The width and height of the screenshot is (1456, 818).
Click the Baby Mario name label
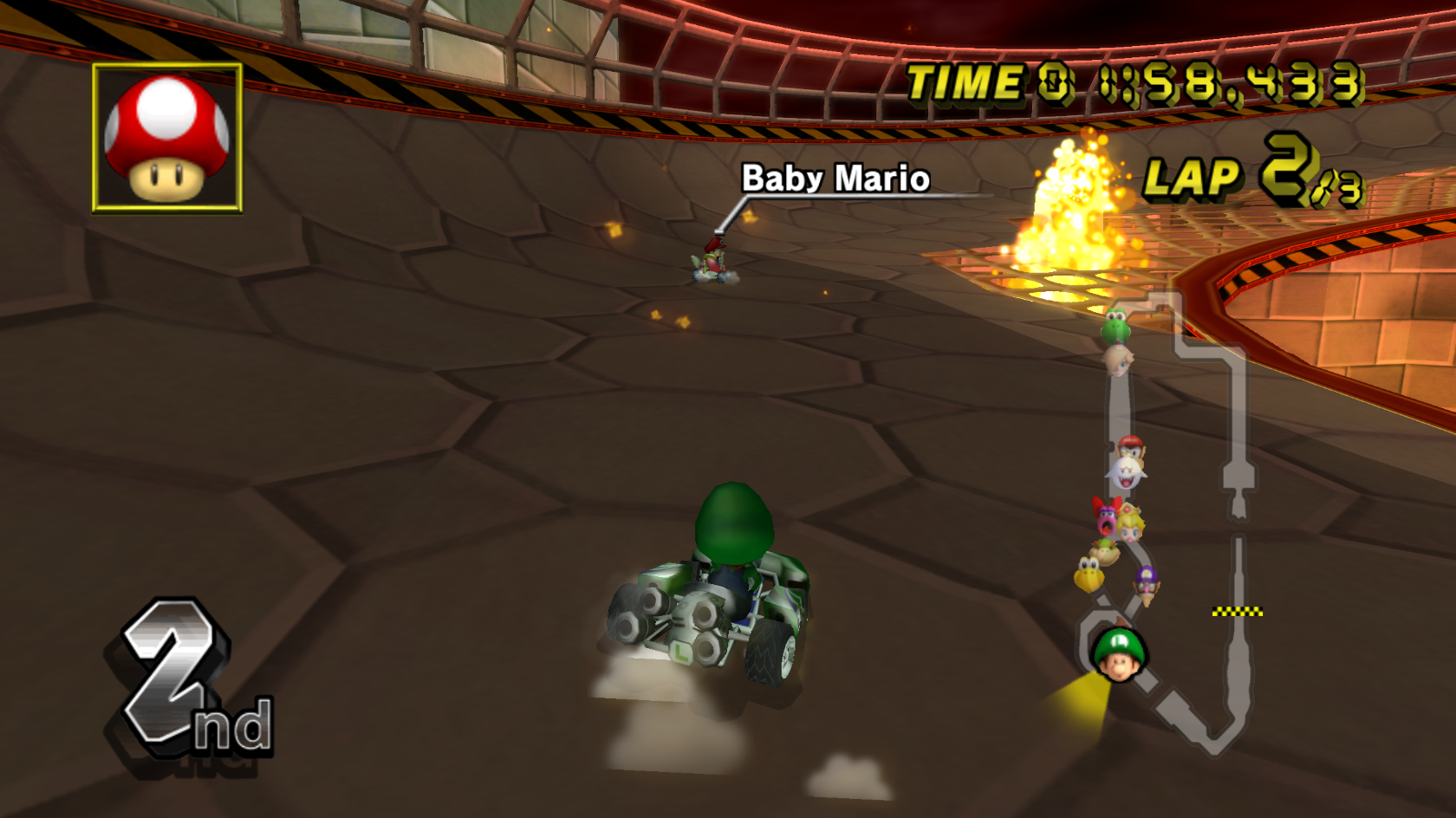click(x=836, y=179)
